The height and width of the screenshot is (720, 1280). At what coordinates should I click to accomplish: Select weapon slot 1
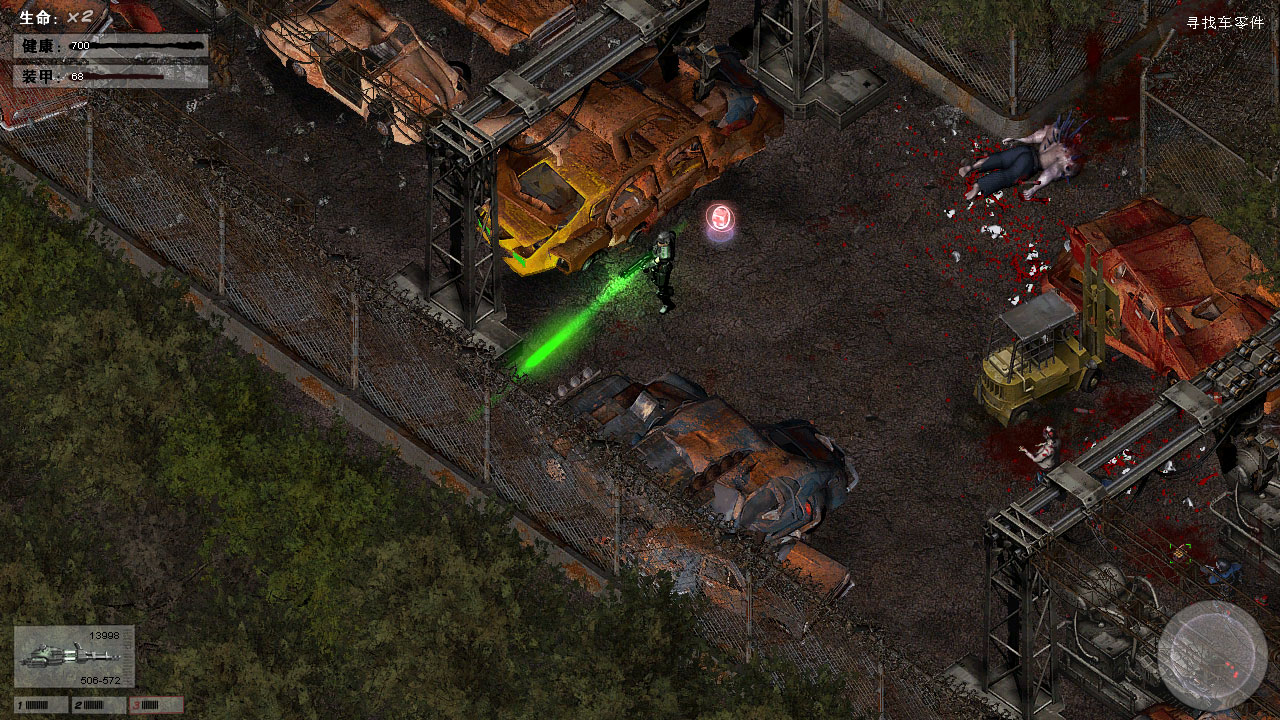pyautogui.click(x=41, y=705)
